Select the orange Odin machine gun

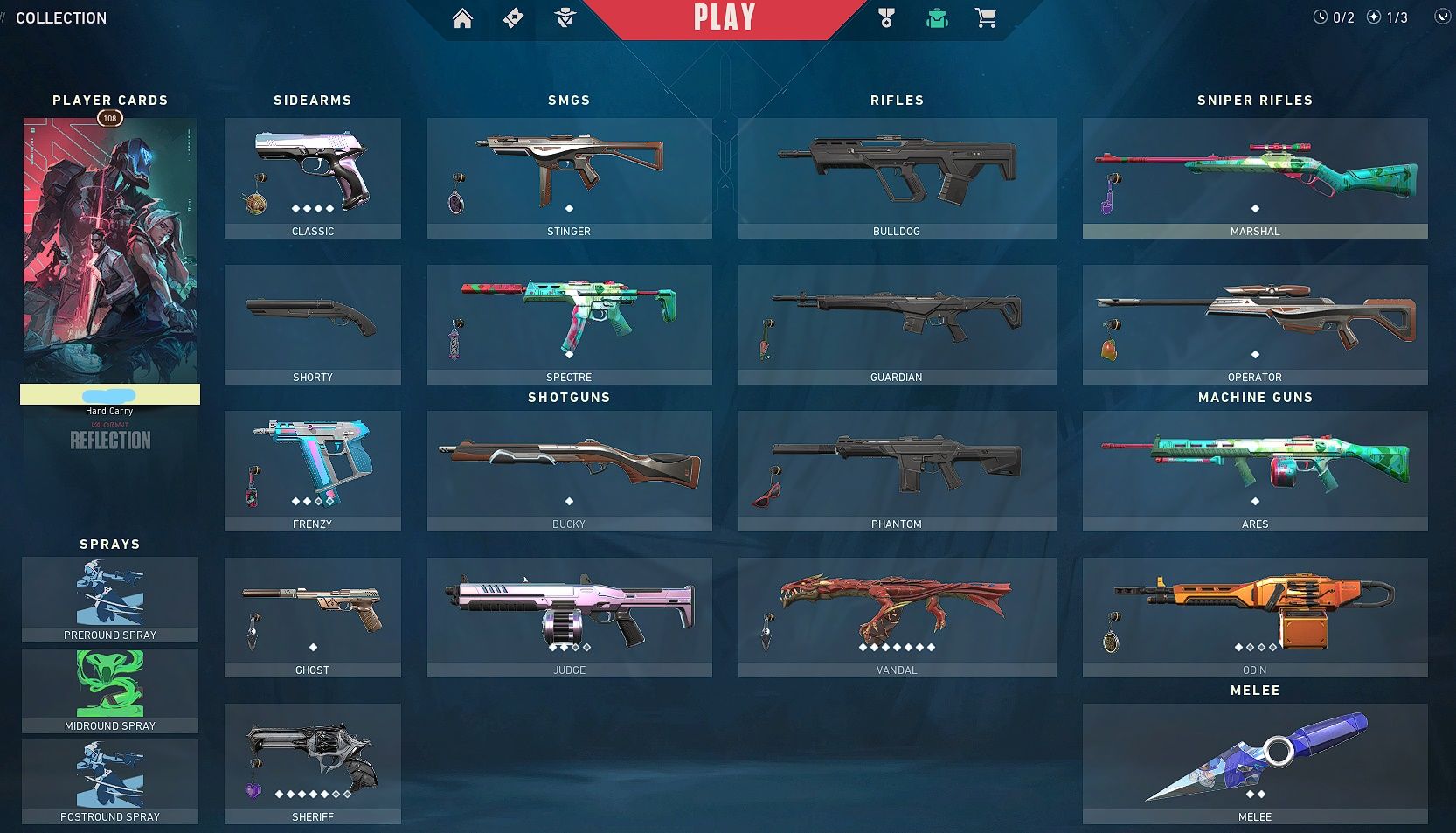1254,616
